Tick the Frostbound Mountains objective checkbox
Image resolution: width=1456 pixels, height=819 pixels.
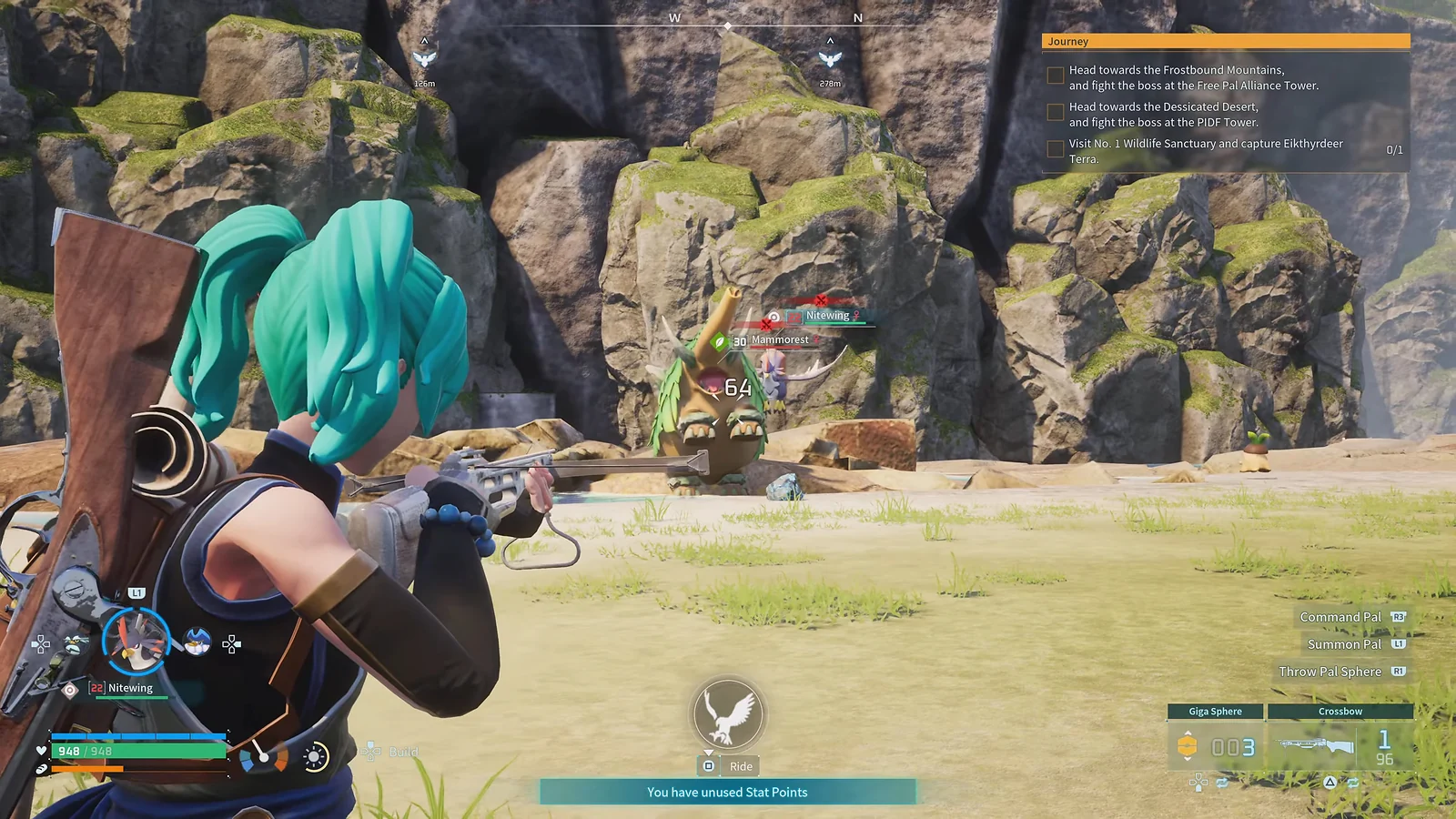pyautogui.click(x=1056, y=76)
